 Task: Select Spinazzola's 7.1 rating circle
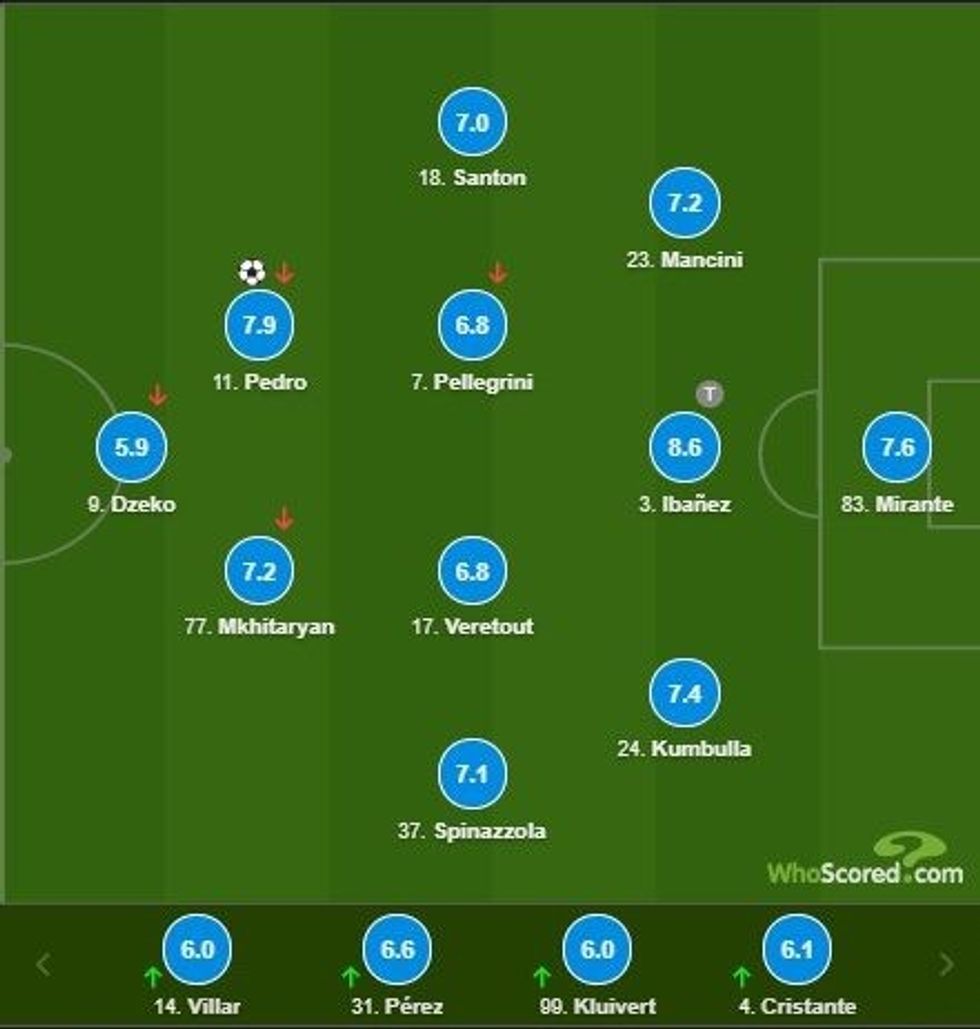472,774
